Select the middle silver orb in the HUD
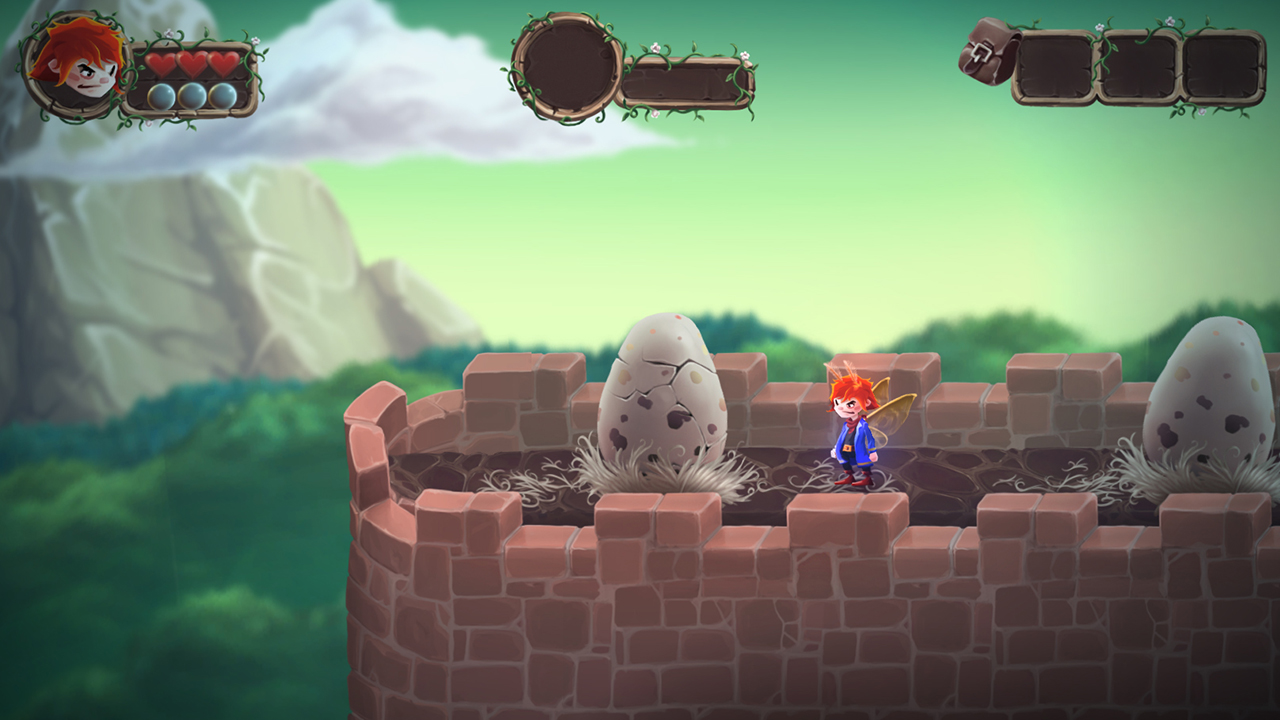The width and height of the screenshot is (1280, 720). (193, 96)
